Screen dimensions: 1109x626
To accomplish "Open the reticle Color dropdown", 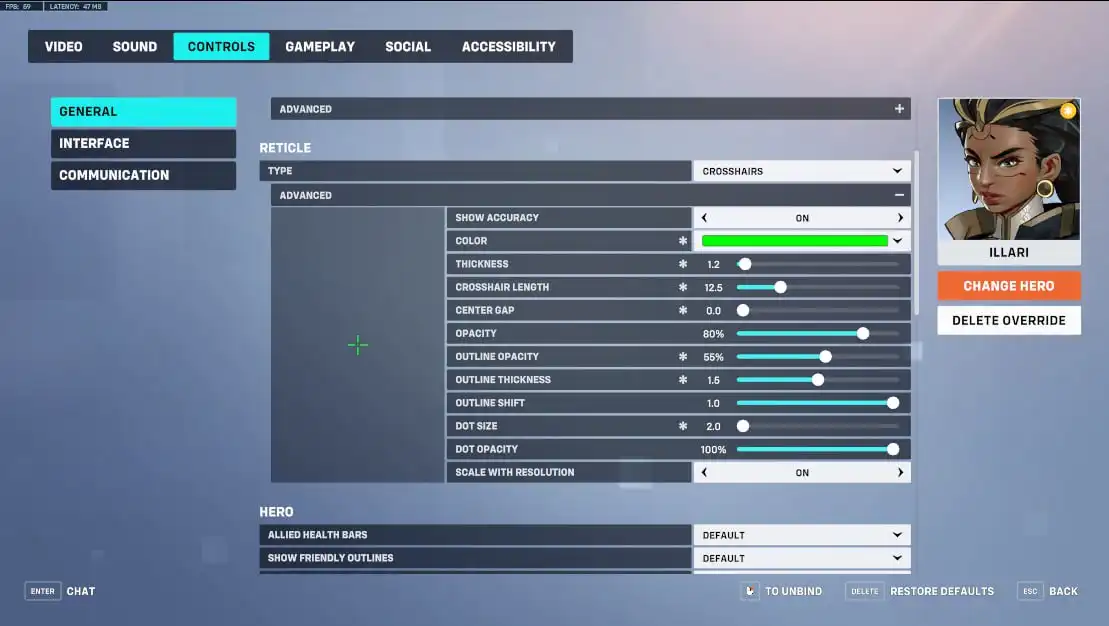I will point(801,241).
